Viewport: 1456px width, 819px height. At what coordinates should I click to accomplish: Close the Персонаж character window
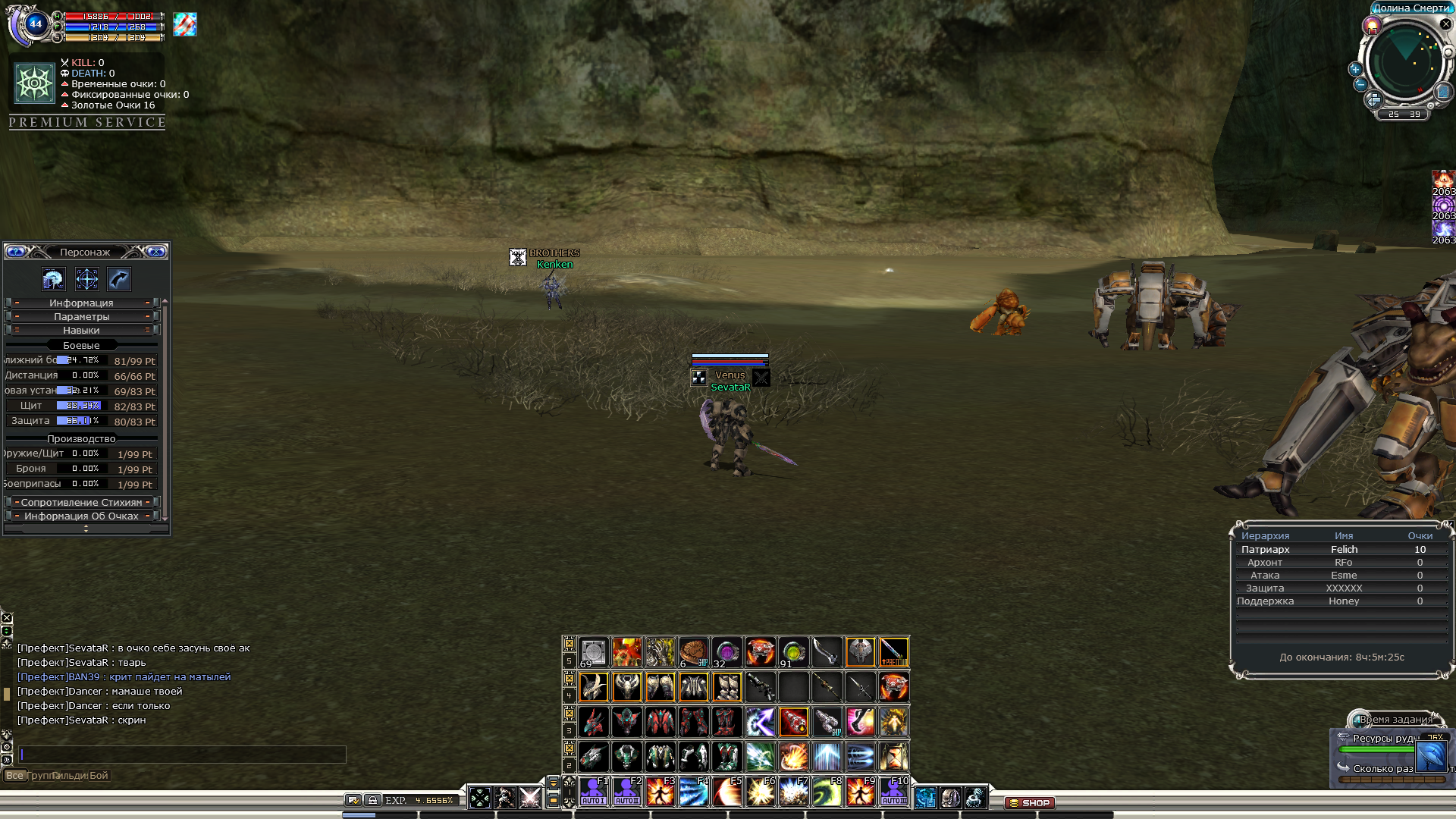156,252
